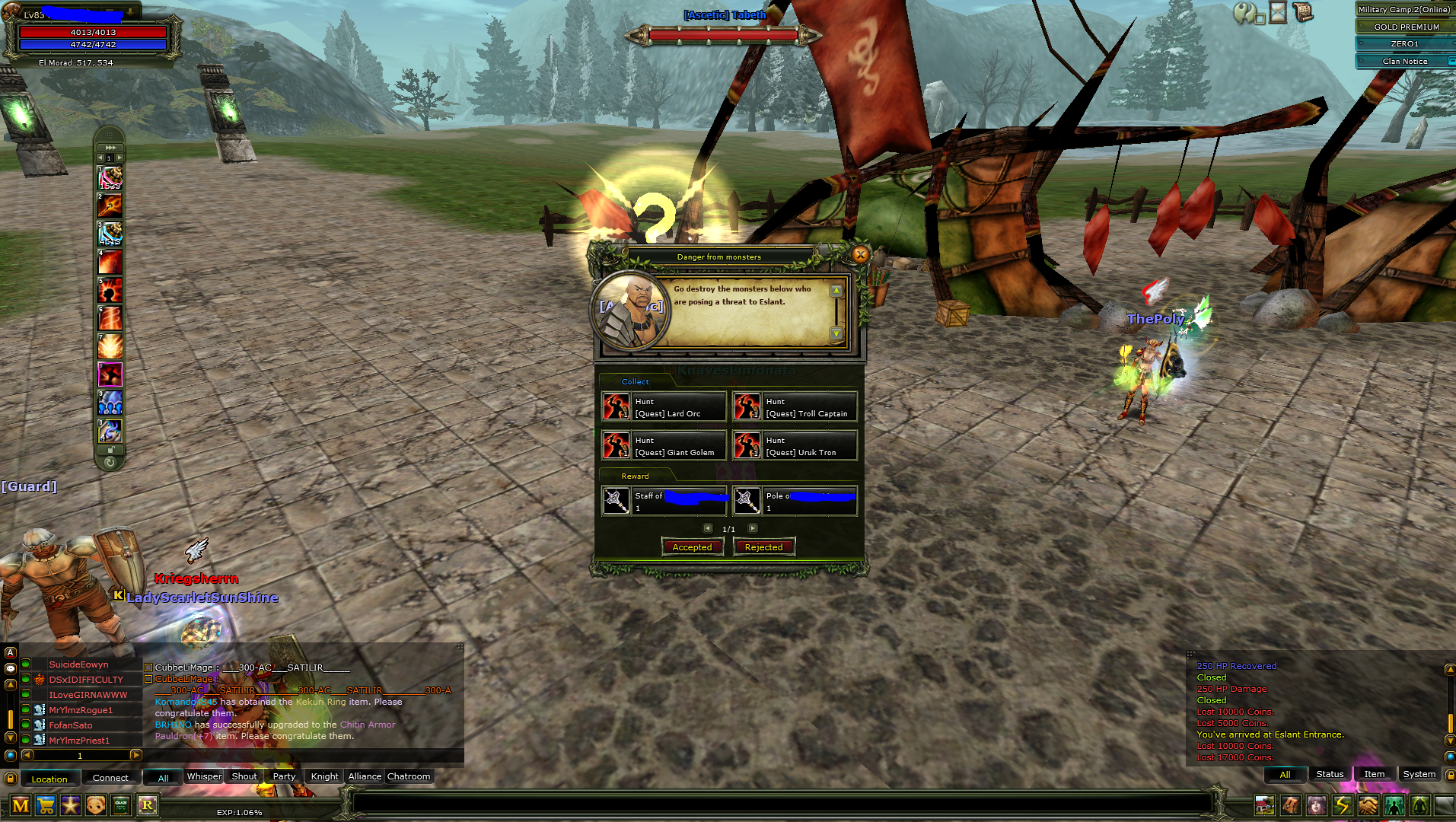The width and height of the screenshot is (1456, 822).
Task: Pick the Staff reward item
Action: tap(664, 502)
